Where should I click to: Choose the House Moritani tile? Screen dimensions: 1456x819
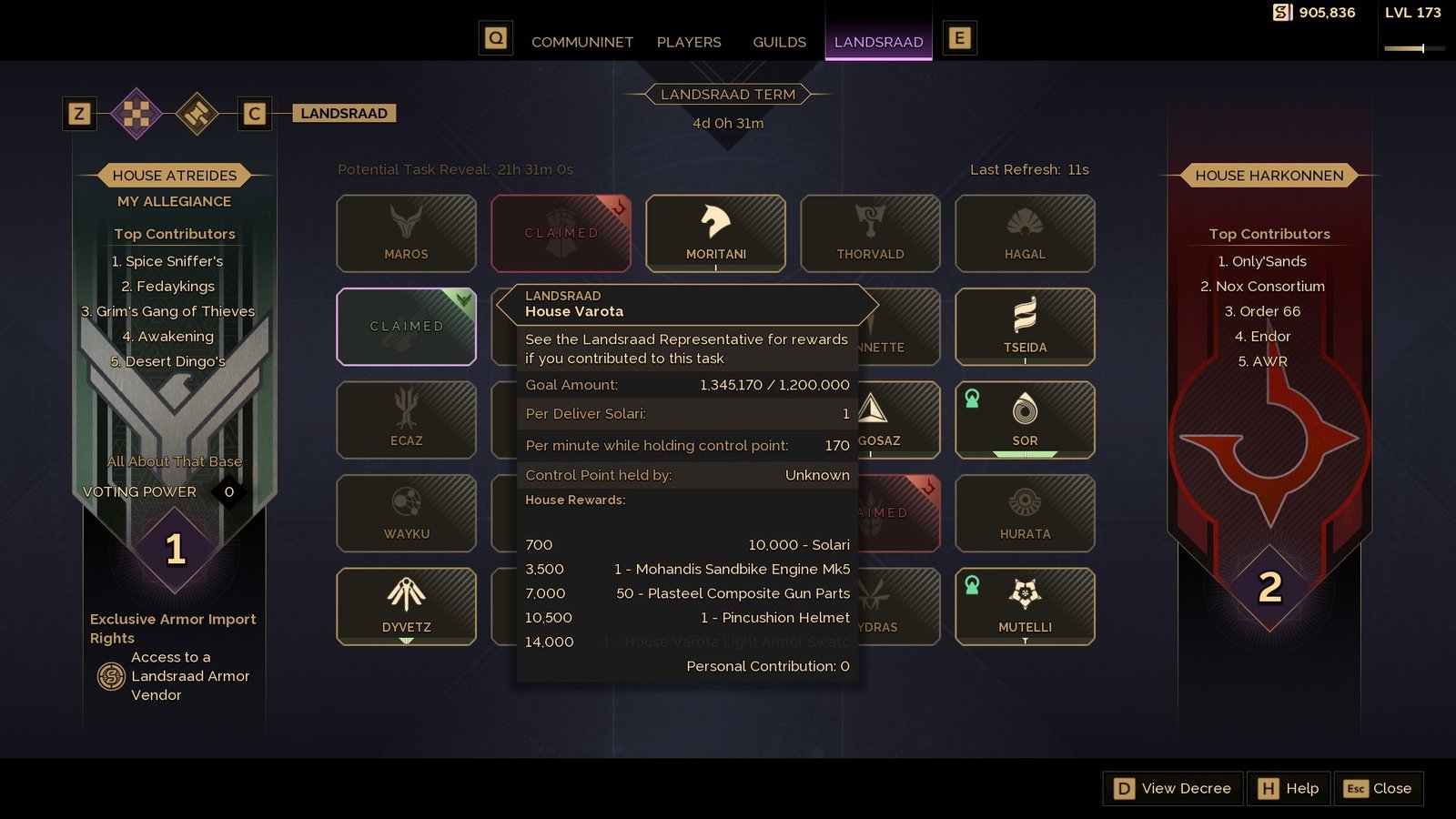click(715, 233)
